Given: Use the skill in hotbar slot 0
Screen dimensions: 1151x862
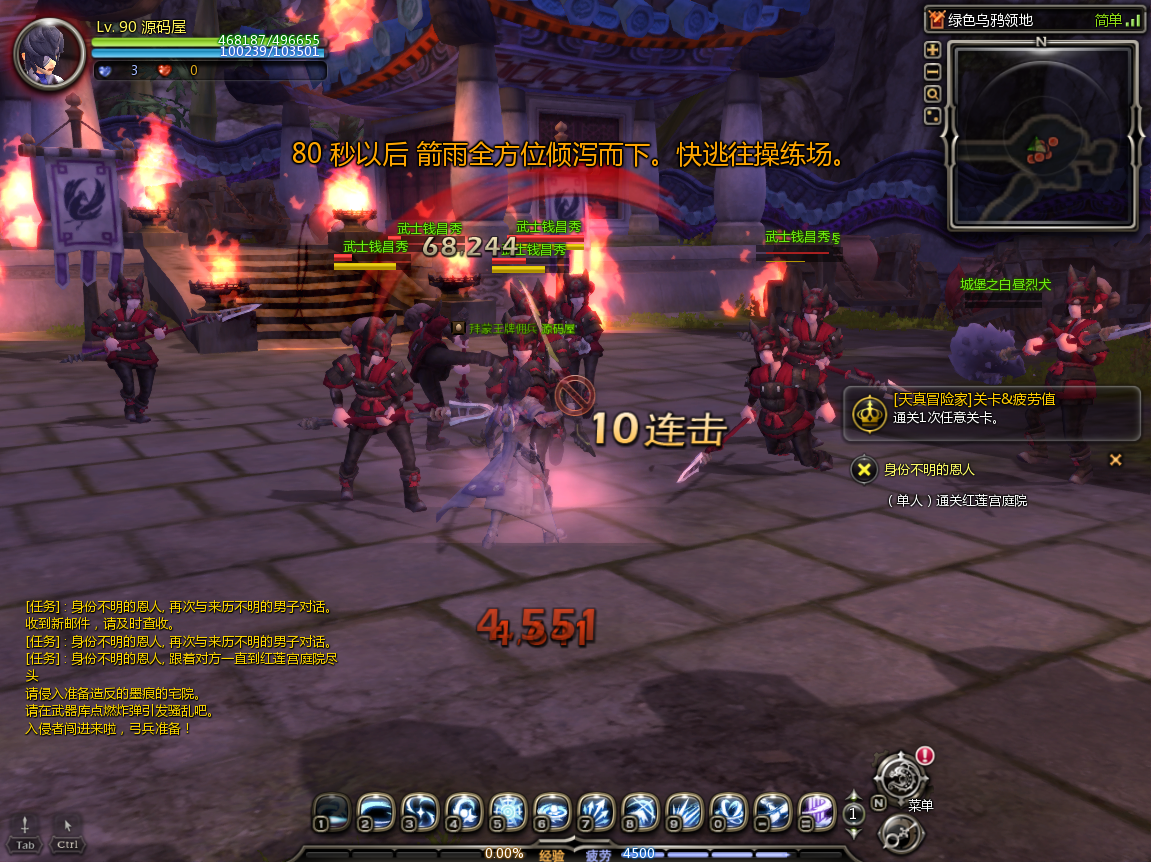Looking at the screenshot, I should [727, 811].
